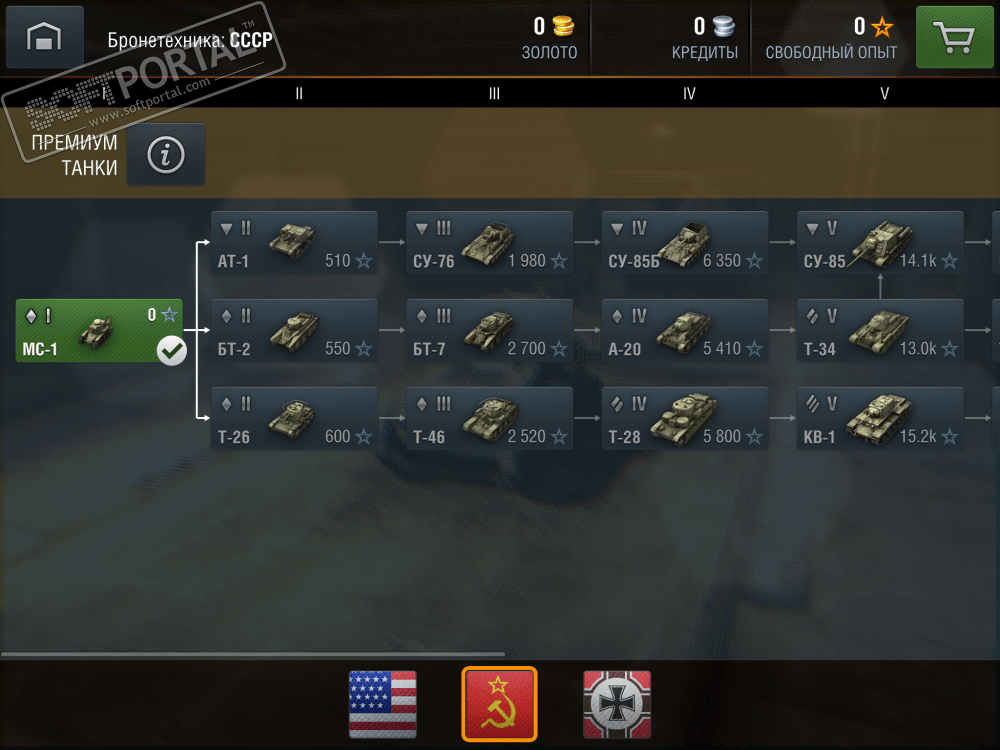This screenshot has width=1000, height=750.
Task: Click the gold coins balance
Action: coord(550,37)
